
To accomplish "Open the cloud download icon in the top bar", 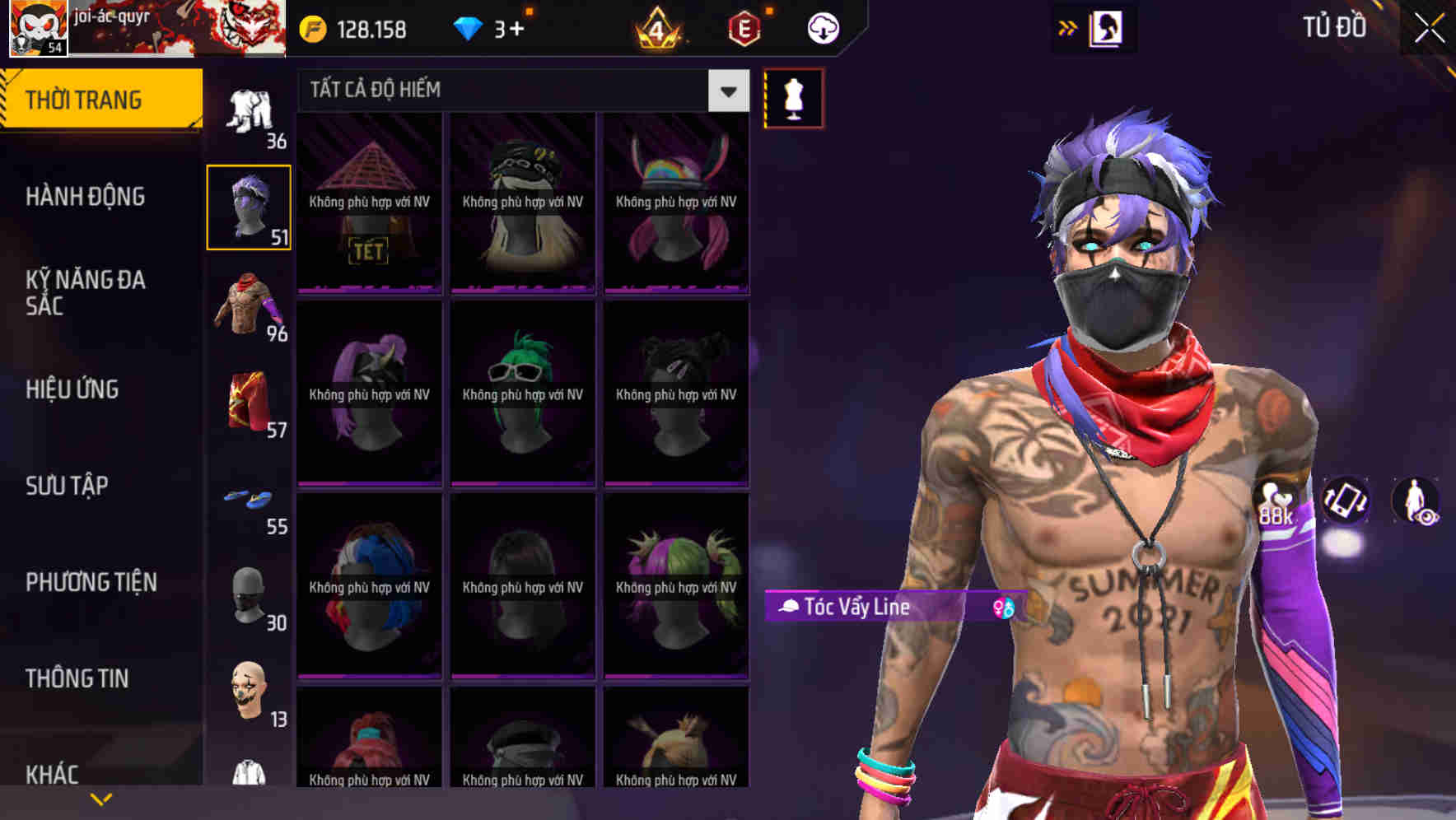I will coord(821,27).
